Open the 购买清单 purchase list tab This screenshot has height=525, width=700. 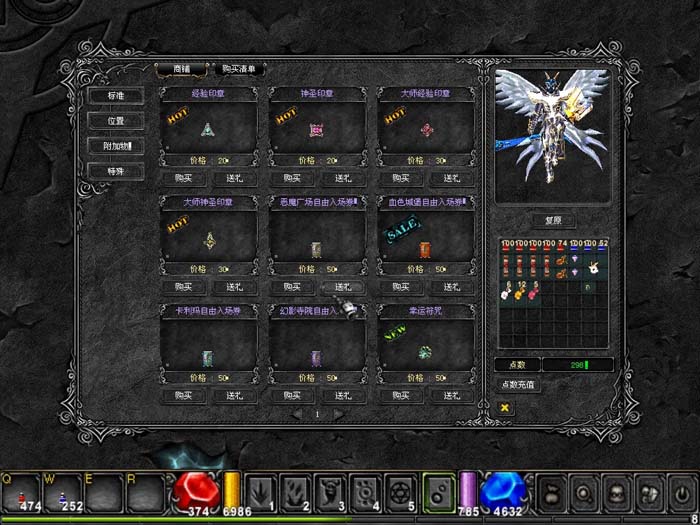point(239,69)
